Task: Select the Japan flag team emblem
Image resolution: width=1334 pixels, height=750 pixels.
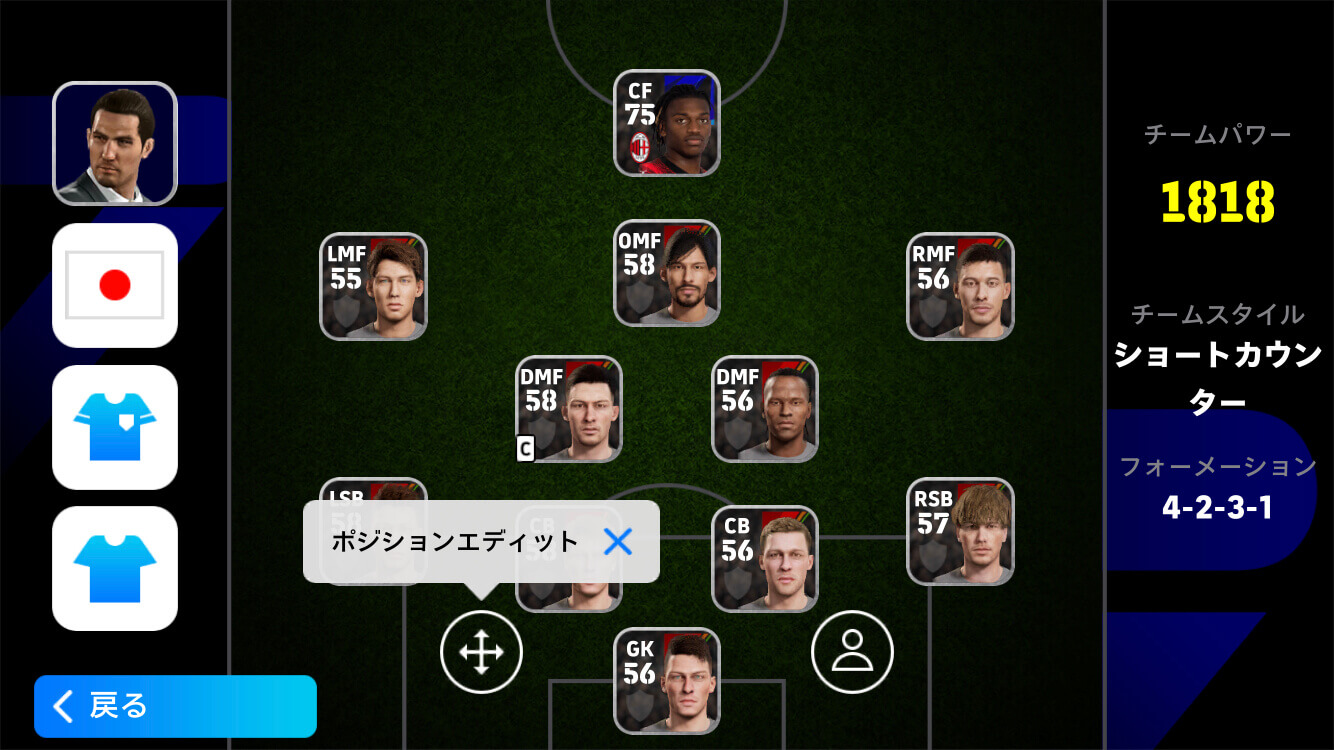Action: point(114,284)
